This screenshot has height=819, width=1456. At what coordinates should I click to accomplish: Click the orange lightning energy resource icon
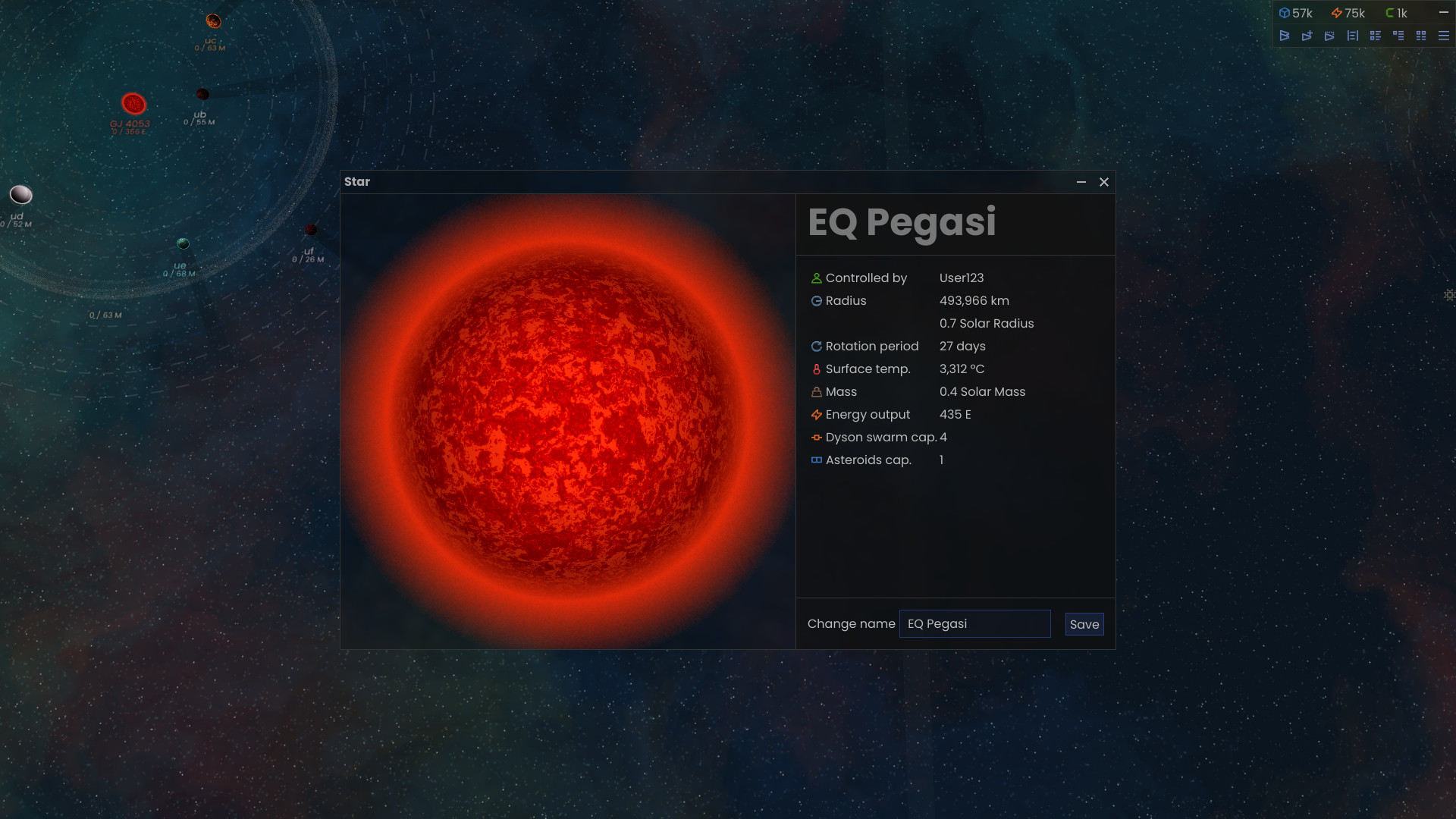pyautogui.click(x=1335, y=13)
